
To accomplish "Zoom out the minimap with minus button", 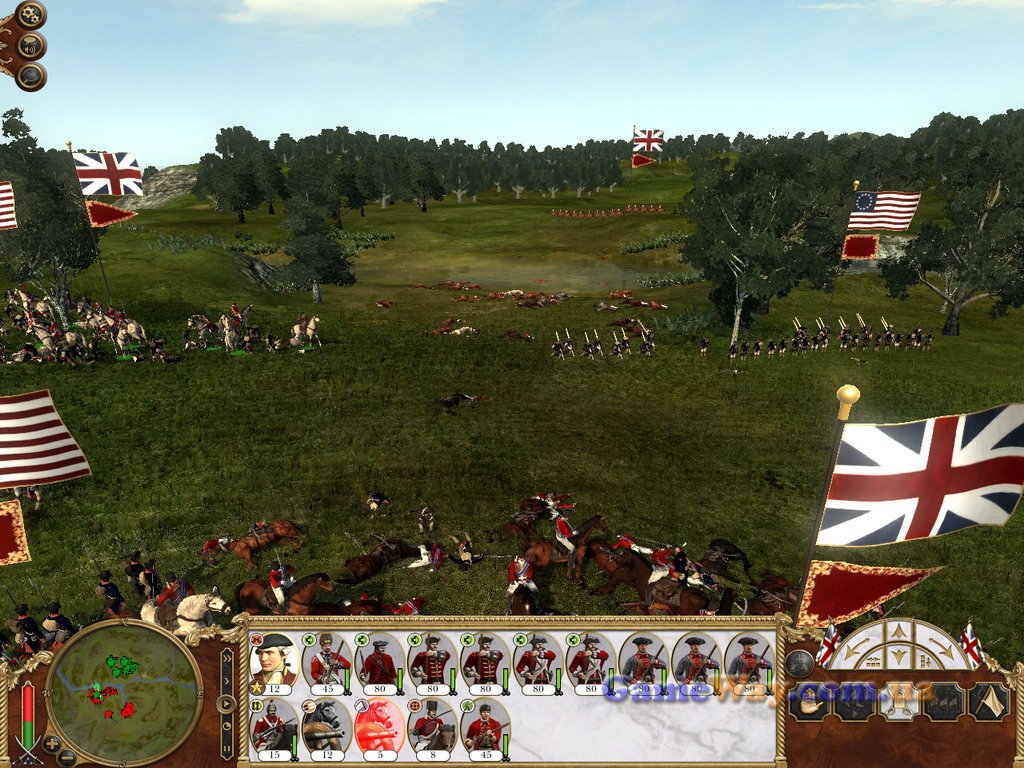I will pyautogui.click(x=66, y=757).
